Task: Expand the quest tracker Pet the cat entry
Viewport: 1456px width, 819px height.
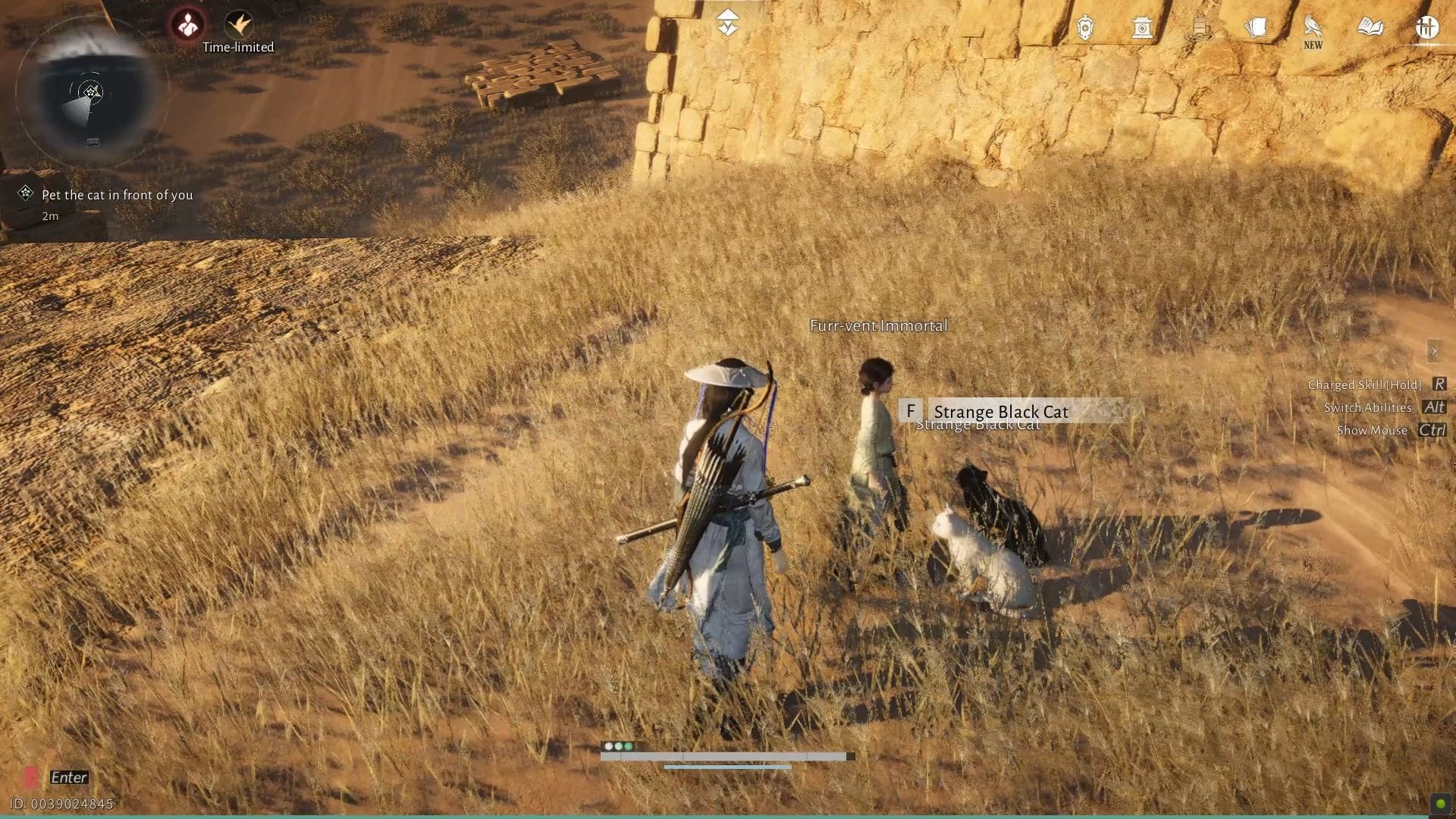Action: pyautogui.click(x=118, y=195)
